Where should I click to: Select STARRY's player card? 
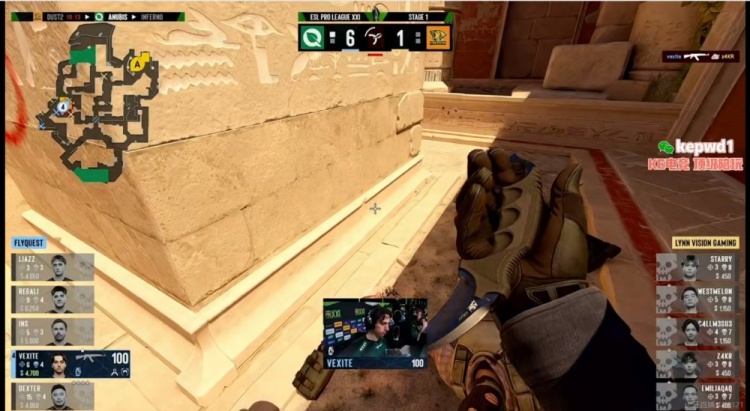(x=697, y=267)
